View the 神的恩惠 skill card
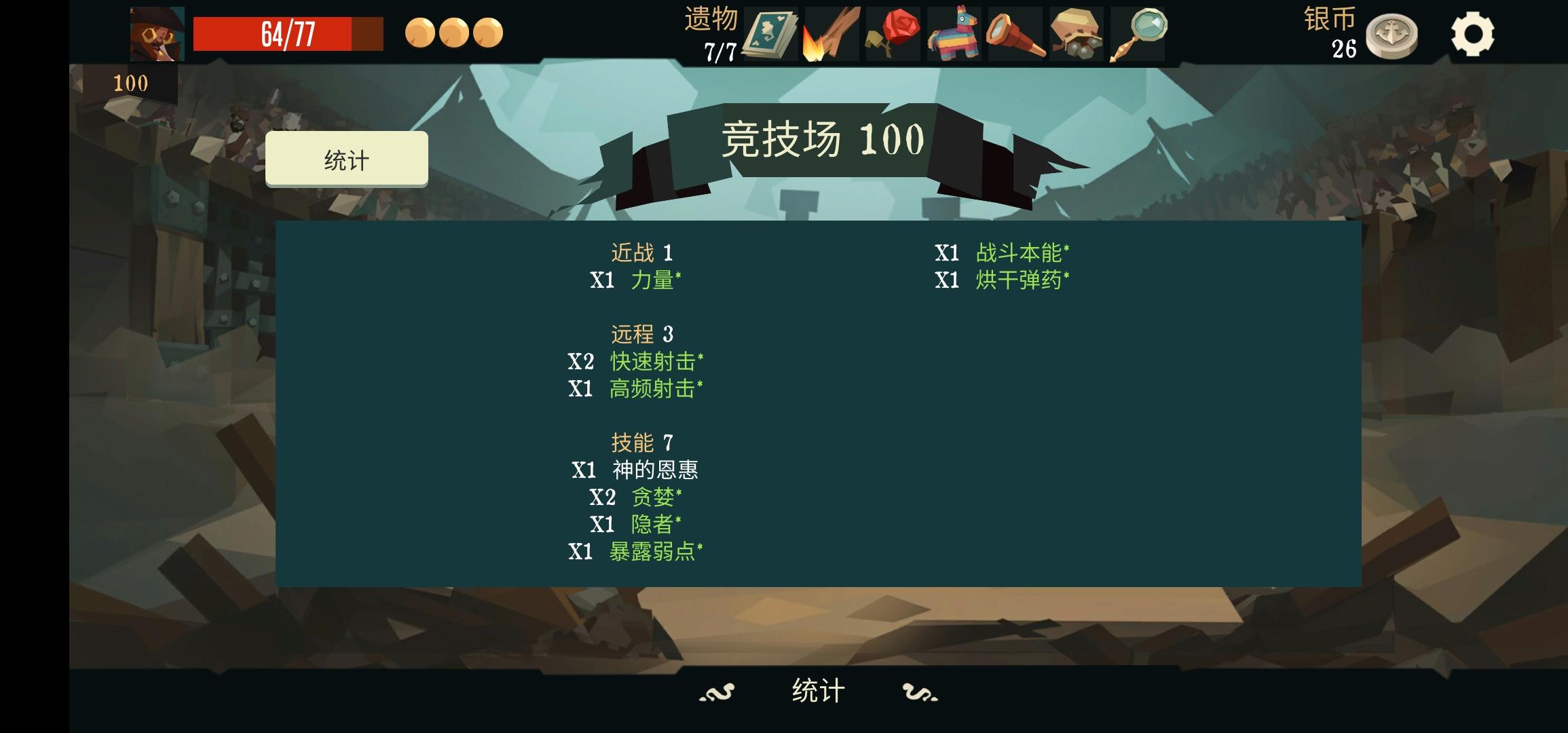The width and height of the screenshot is (1568, 733). coord(656,469)
